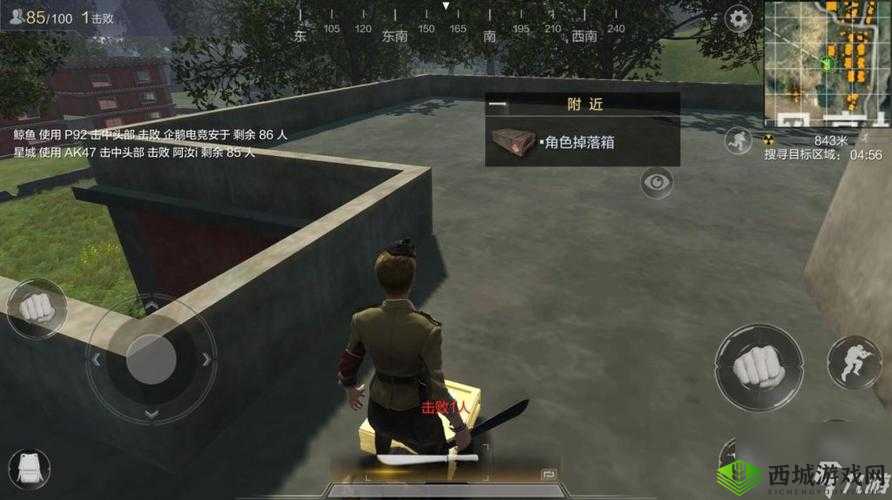892x500 pixels.
Task: Activate the running figure sprint button
Action: (738, 140)
